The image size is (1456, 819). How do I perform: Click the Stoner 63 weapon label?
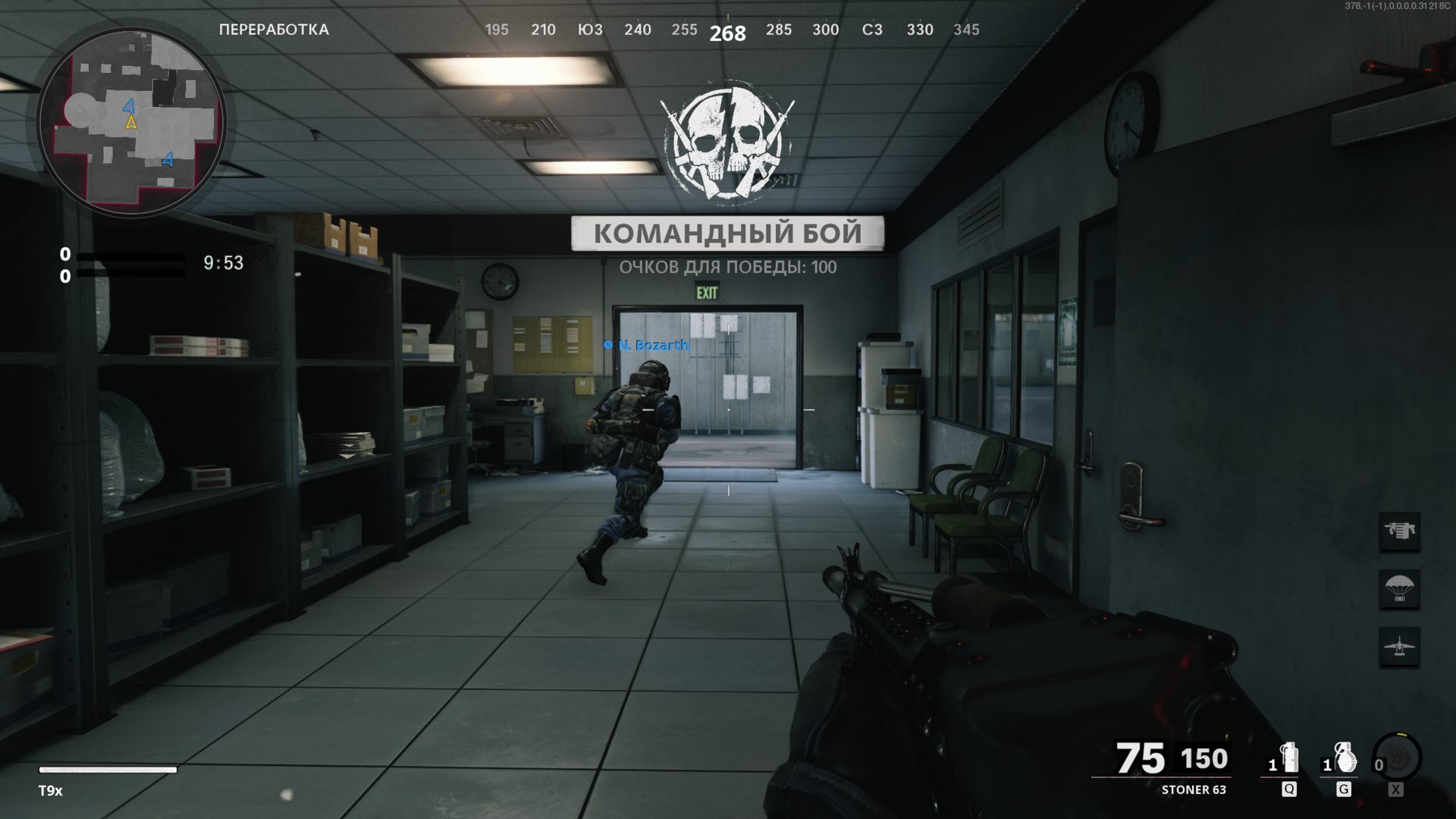1193,789
